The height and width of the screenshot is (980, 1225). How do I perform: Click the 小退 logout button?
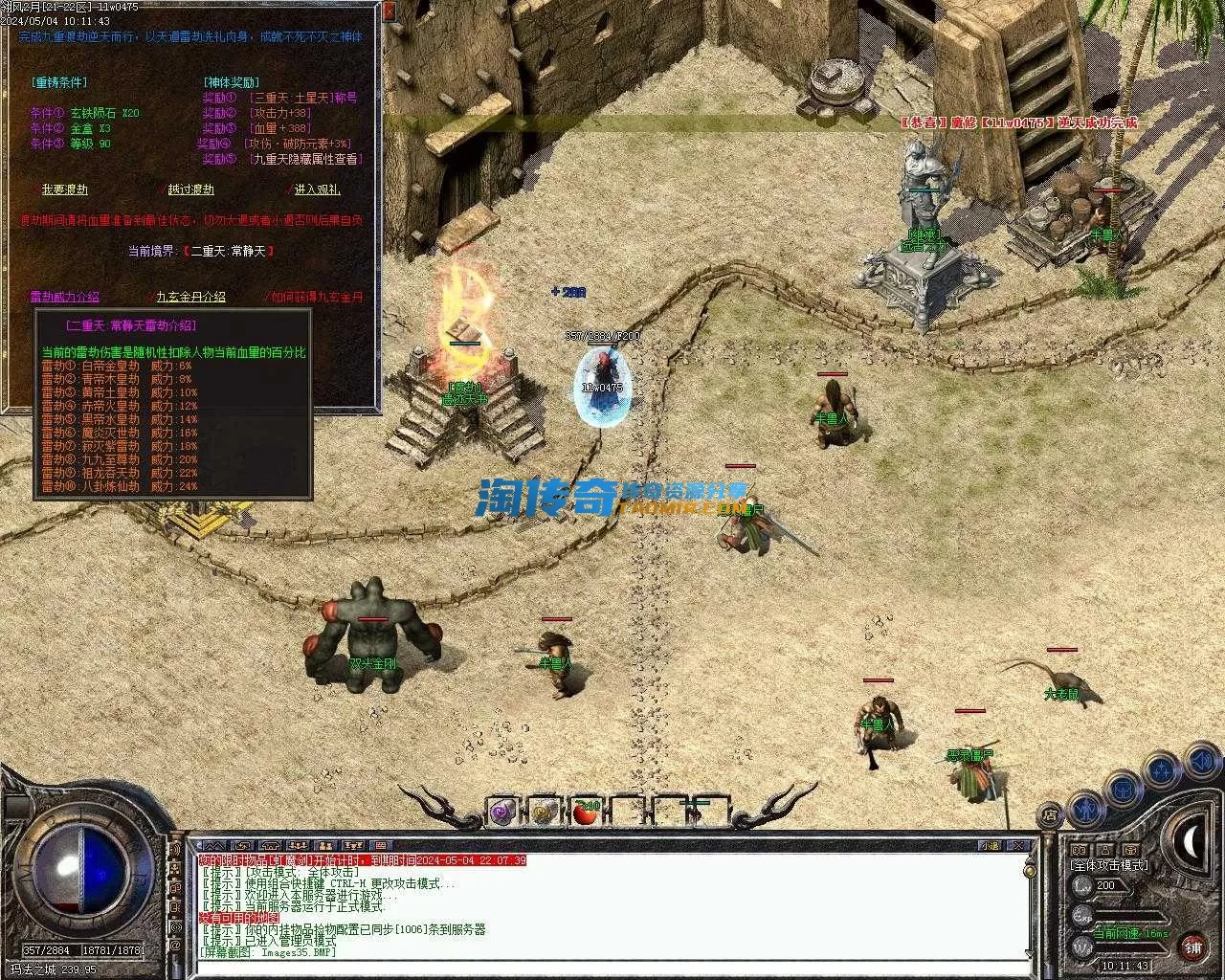990,846
